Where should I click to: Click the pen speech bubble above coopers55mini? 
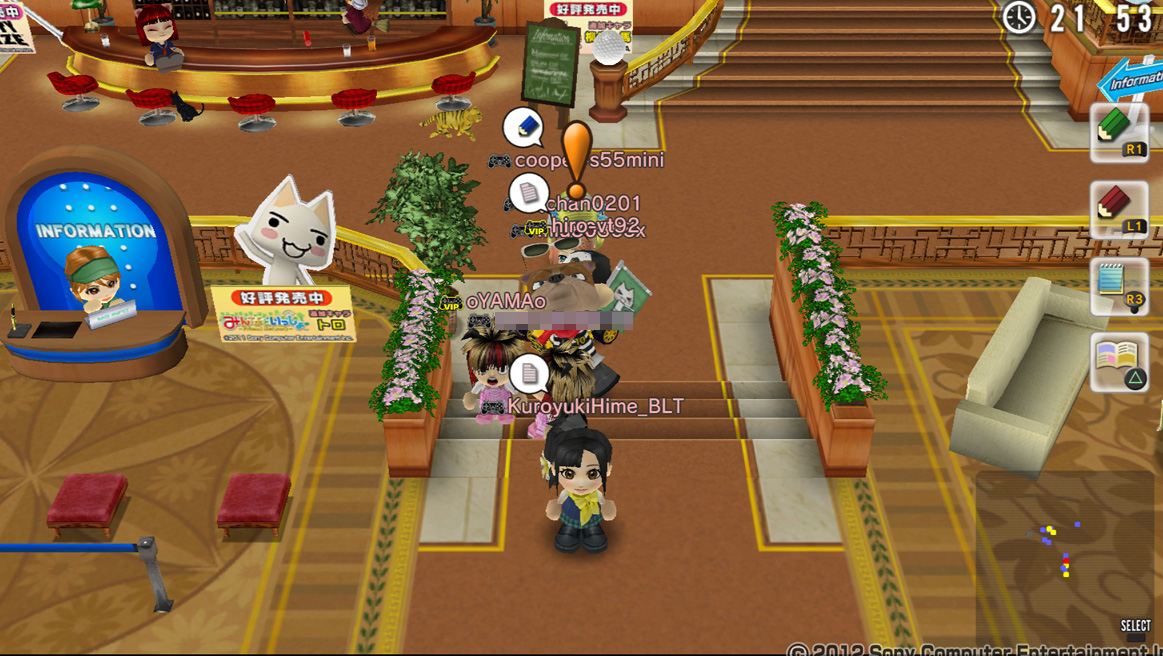click(x=523, y=127)
